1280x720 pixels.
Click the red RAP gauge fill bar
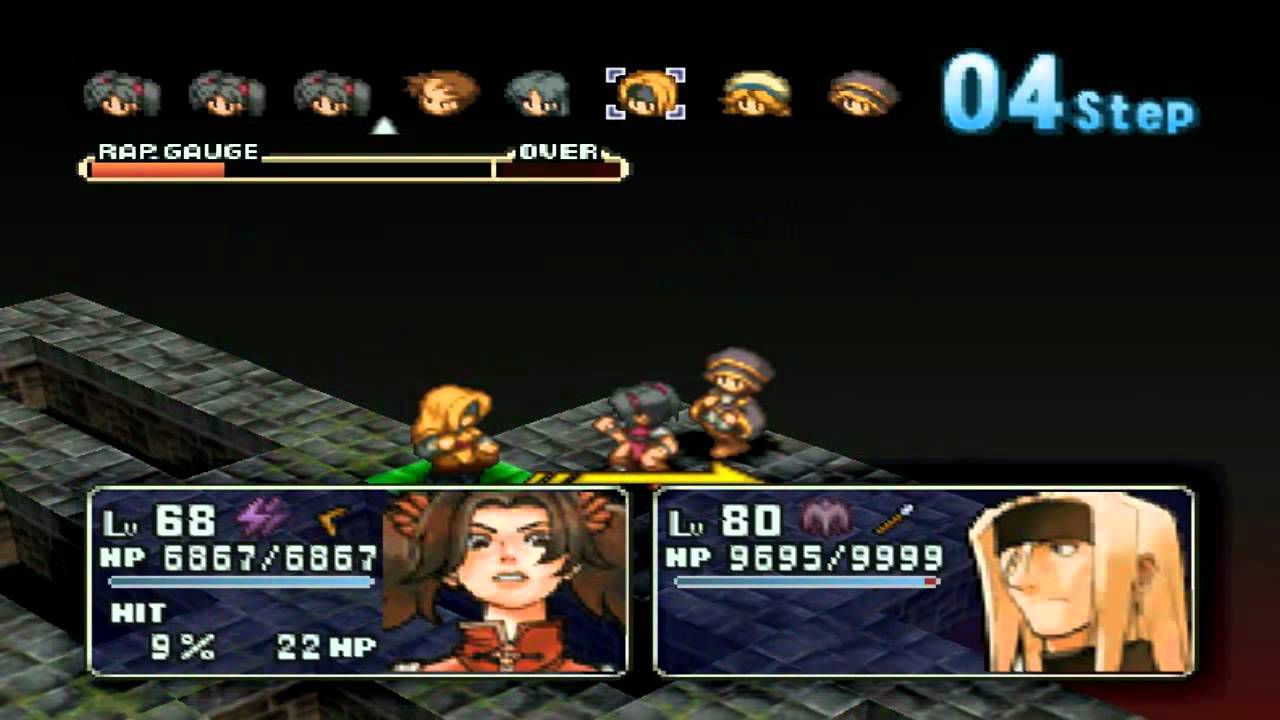pos(160,168)
